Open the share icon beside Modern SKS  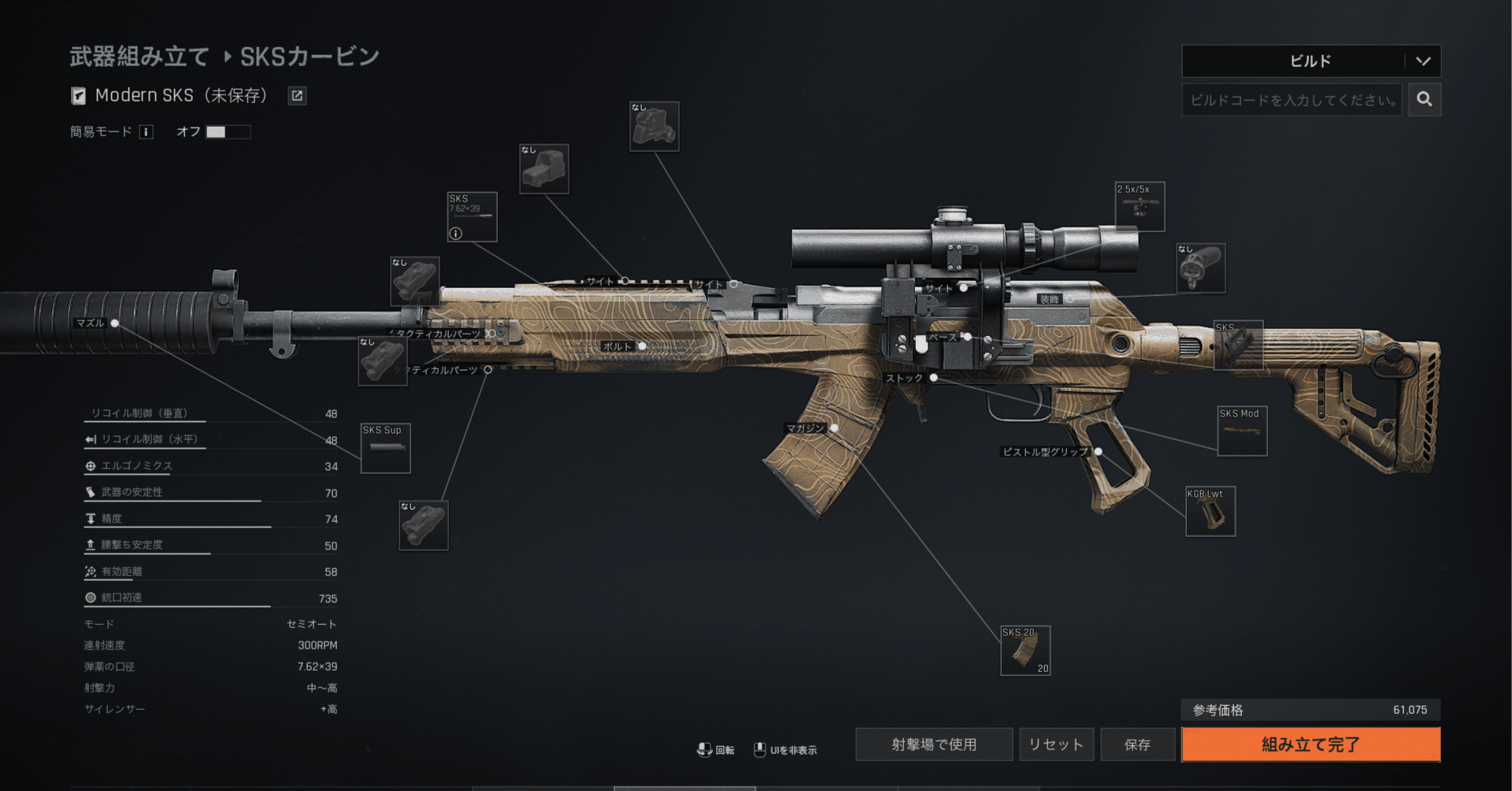coord(297,96)
